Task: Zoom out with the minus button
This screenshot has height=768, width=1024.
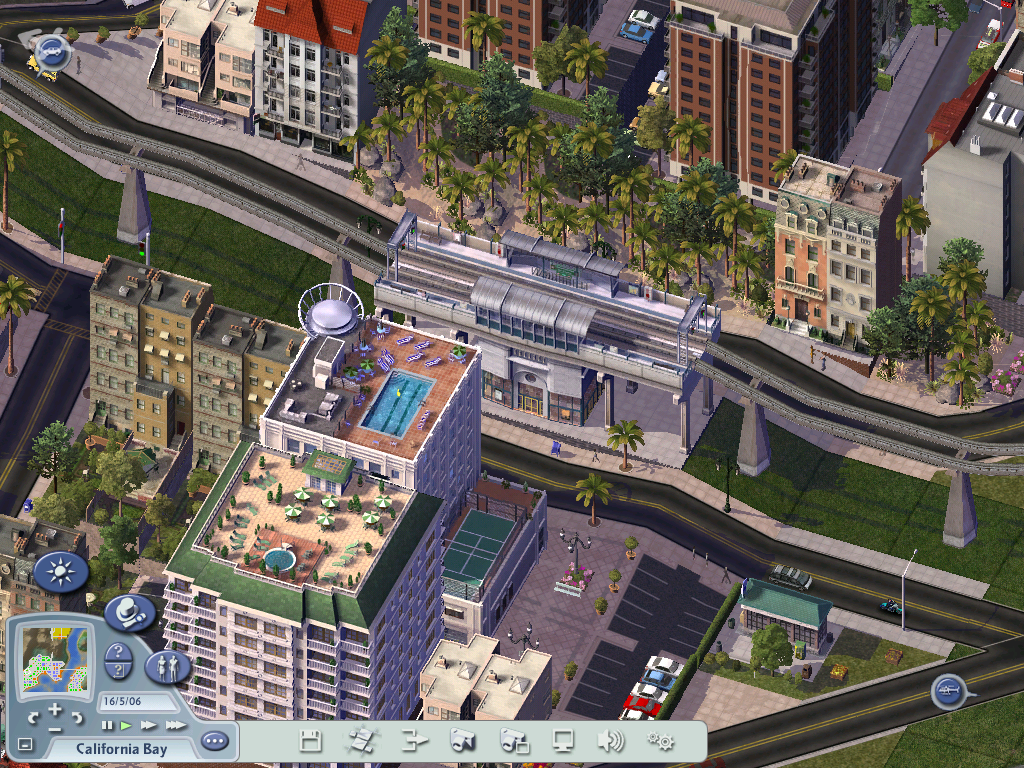Action: (55, 727)
